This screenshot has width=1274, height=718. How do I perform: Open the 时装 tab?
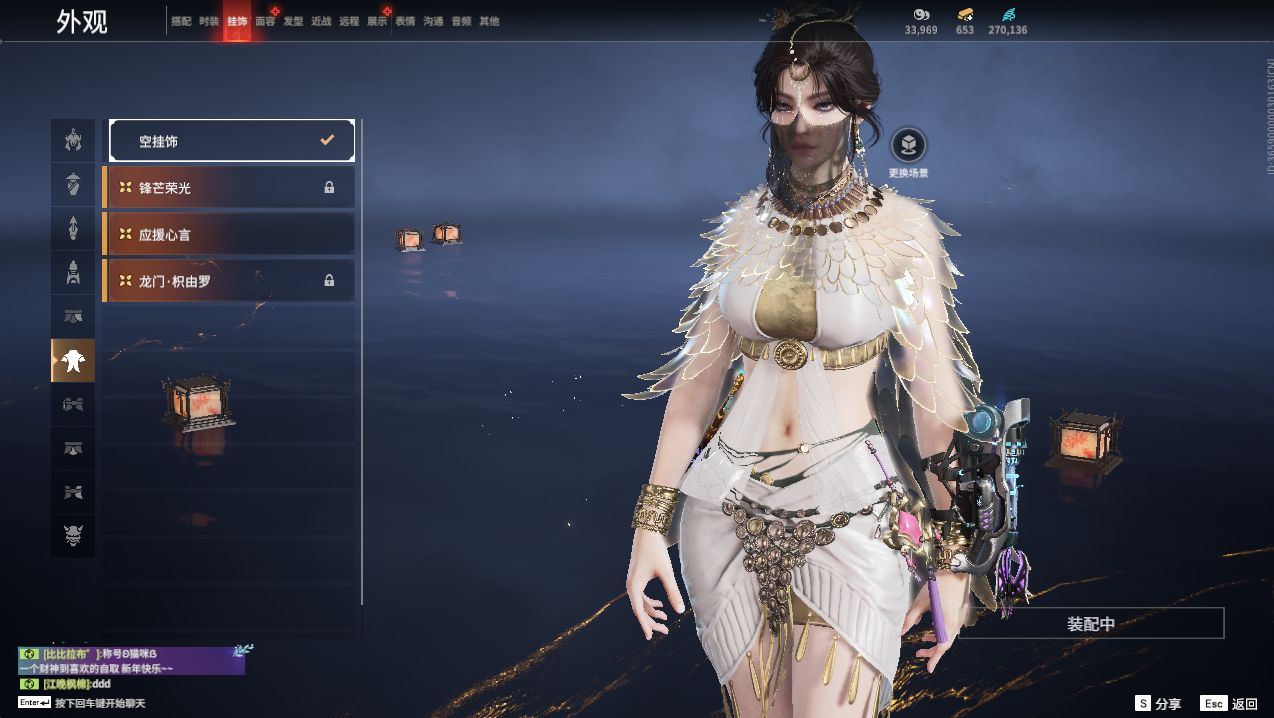point(209,21)
